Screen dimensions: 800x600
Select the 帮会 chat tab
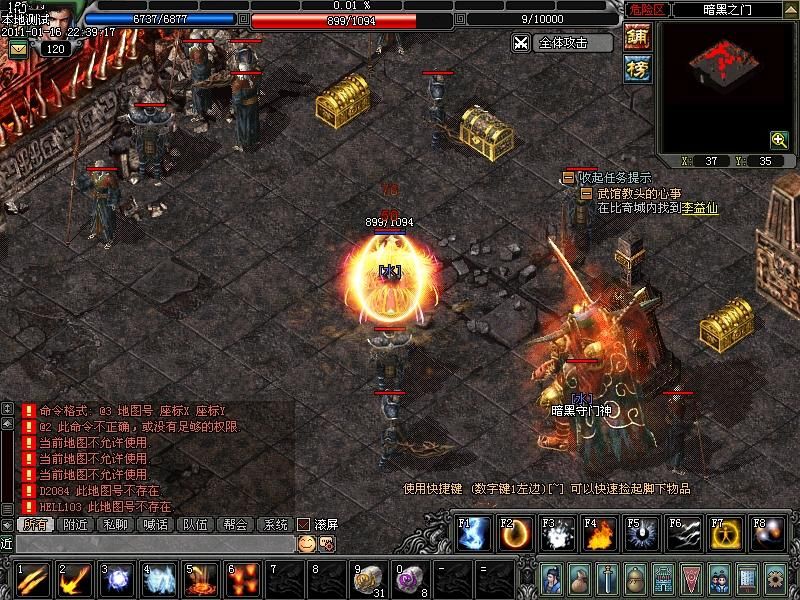(235, 524)
